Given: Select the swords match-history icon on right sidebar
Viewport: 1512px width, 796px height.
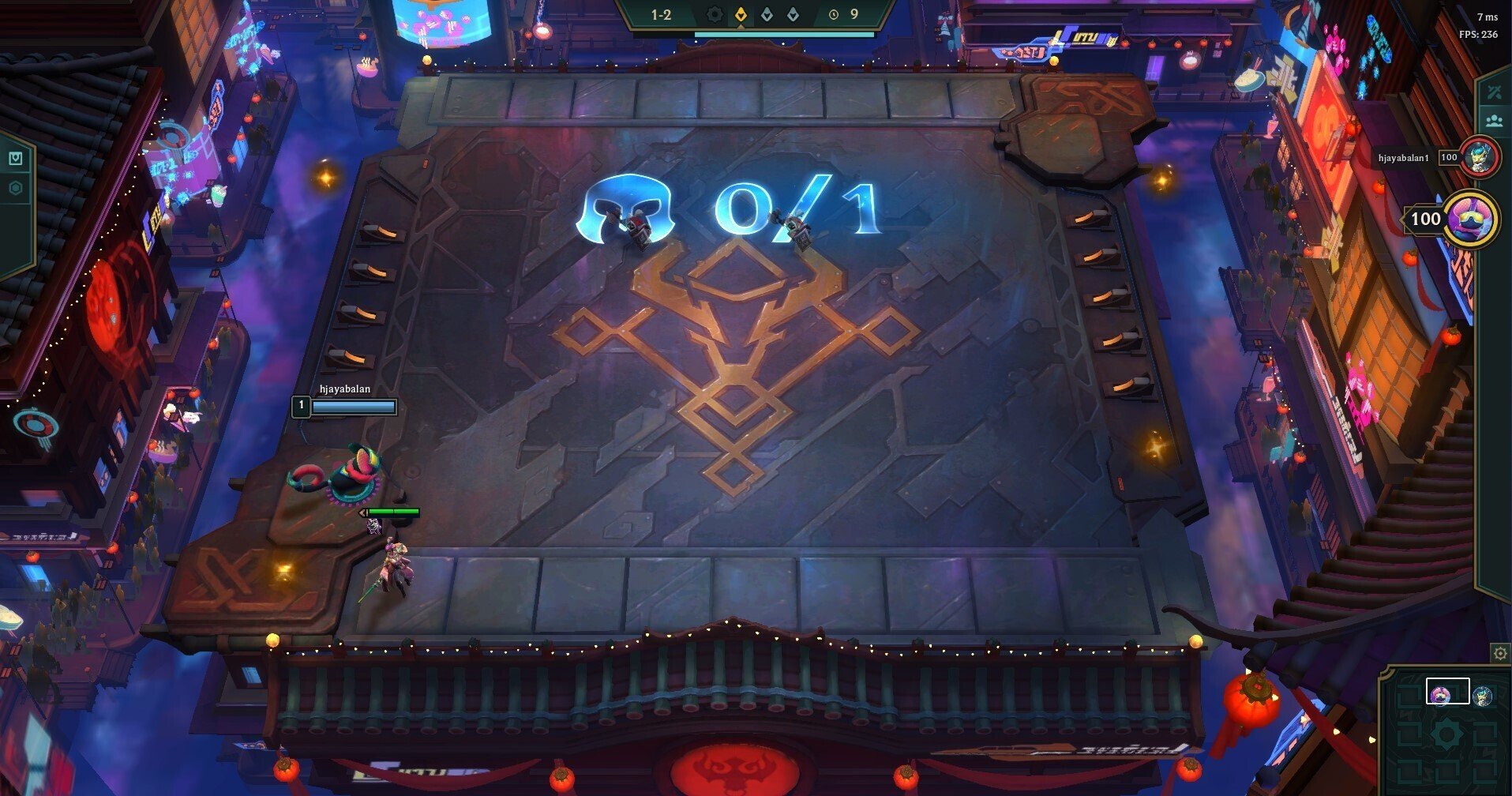Looking at the screenshot, I should pos(1494,92).
